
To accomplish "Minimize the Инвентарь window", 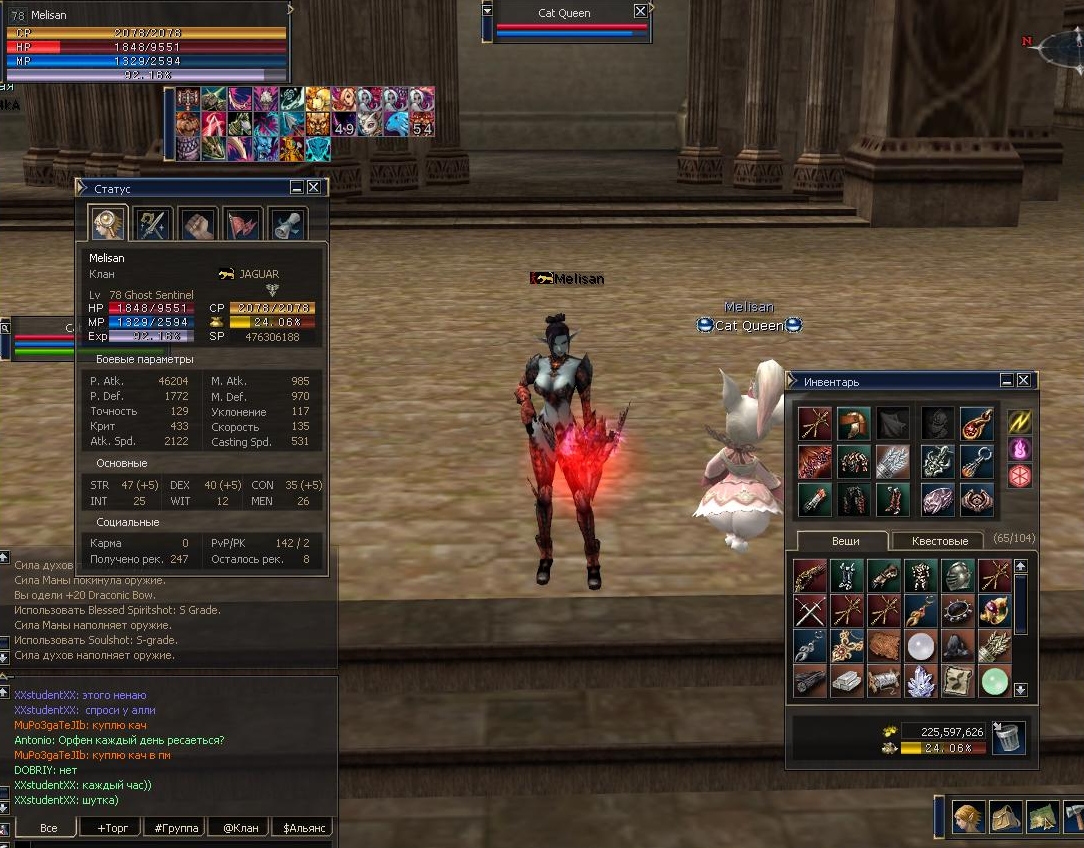I will (1007, 381).
